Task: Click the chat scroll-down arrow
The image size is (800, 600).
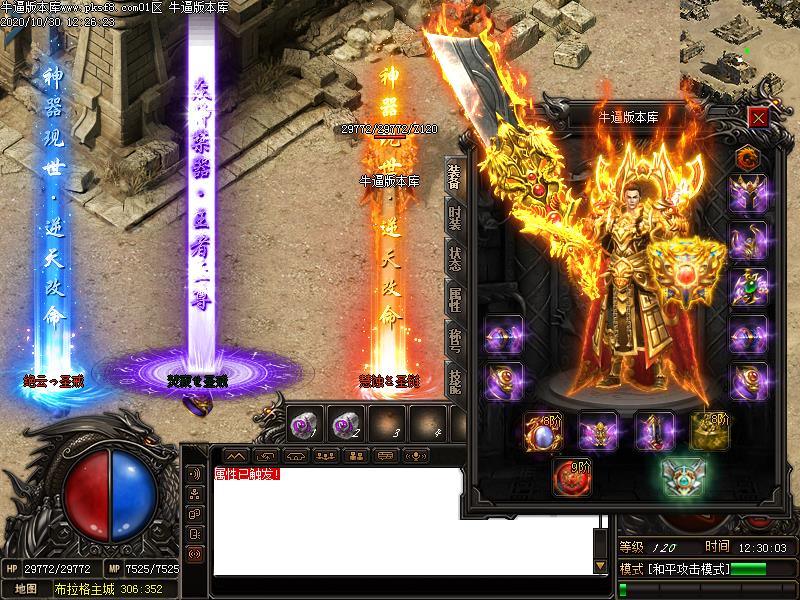Action: point(600,566)
